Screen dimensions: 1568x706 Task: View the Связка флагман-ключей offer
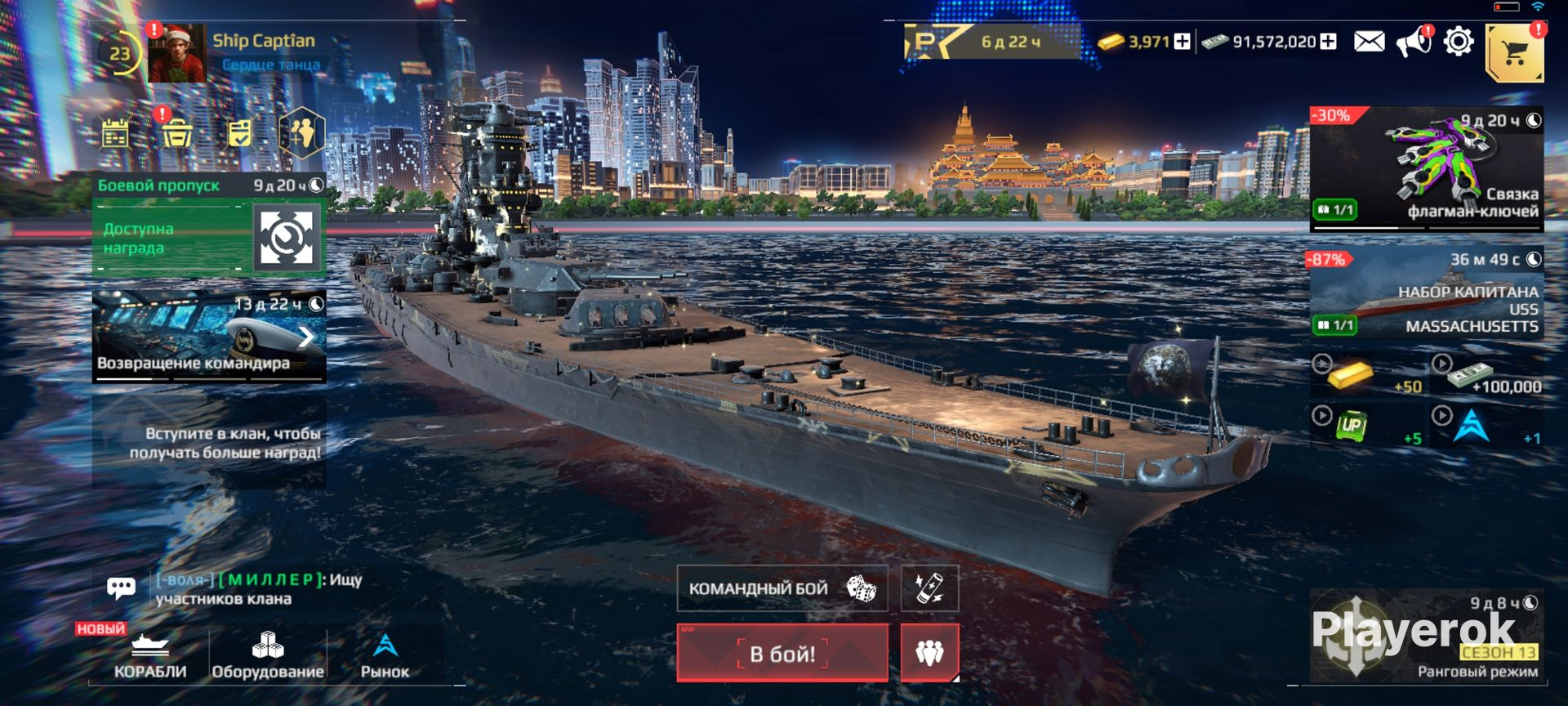[1426, 168]
